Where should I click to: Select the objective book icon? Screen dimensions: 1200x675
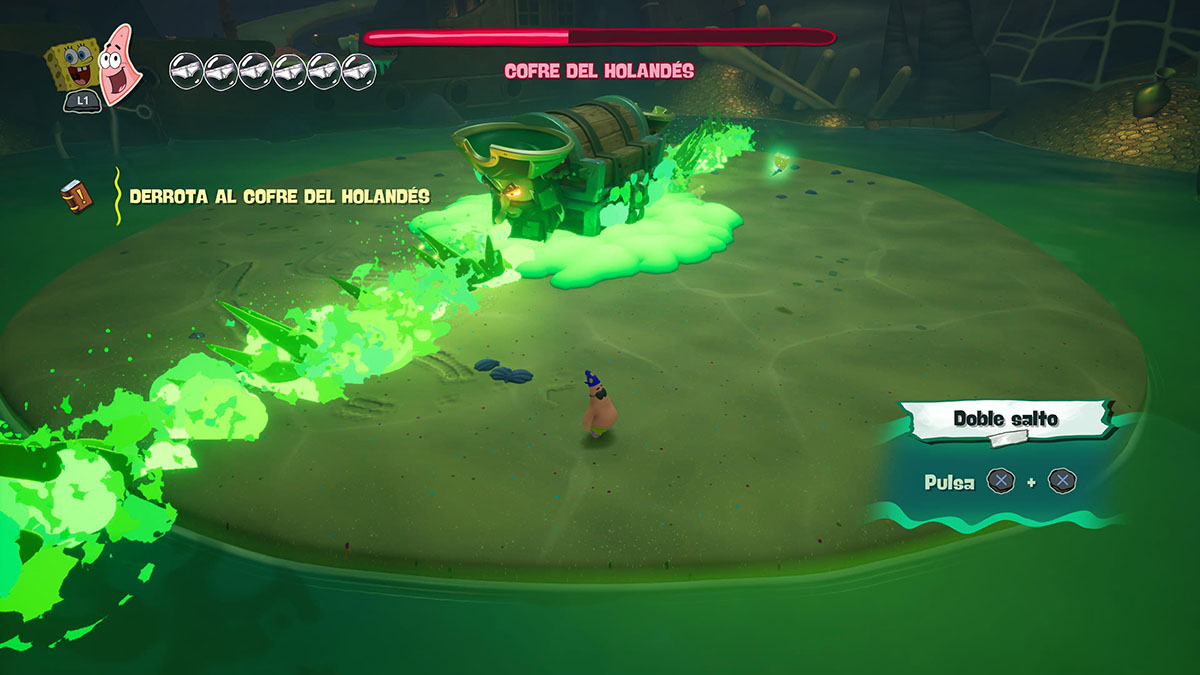pos(76,196)
